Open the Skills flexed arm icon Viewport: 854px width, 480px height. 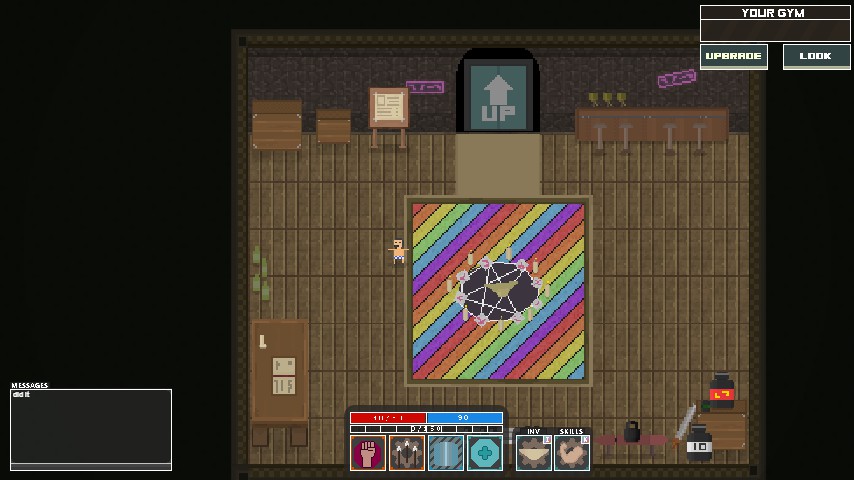[572, 453]
